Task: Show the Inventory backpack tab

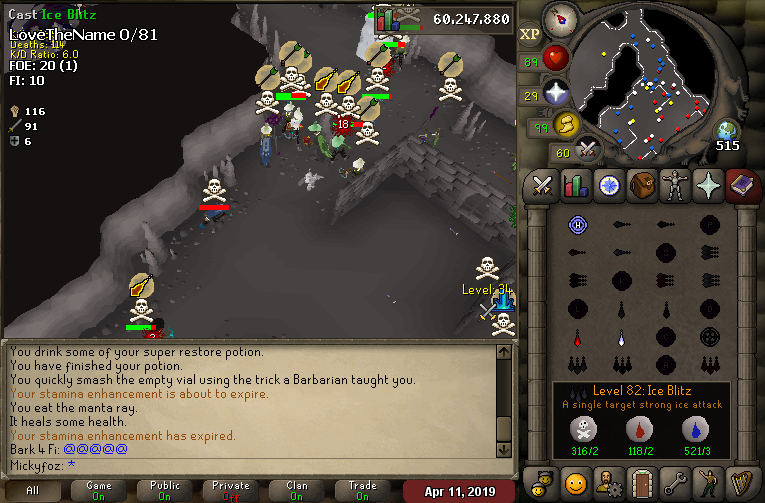Action: point(642,186)
